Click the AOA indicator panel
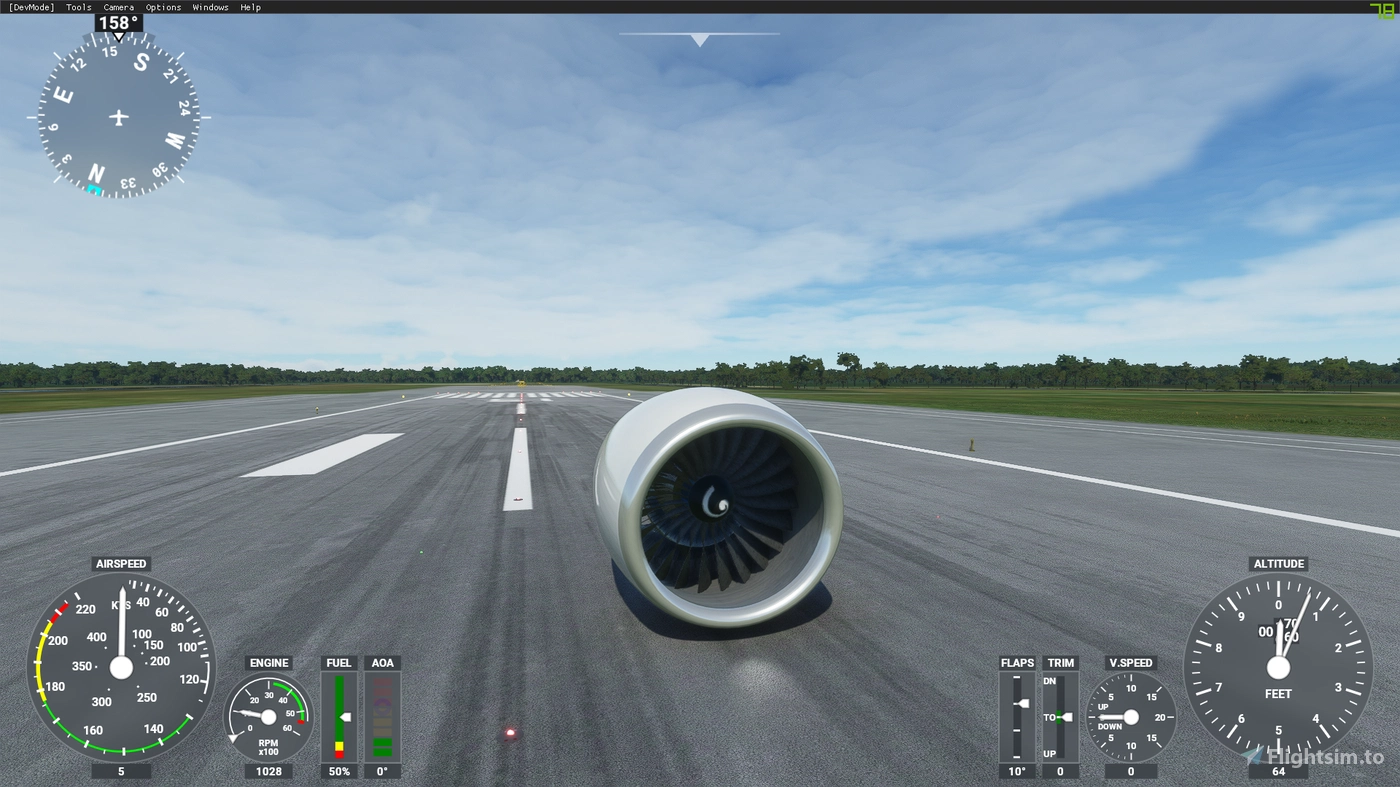Screen dimensions: 1400x787 (x=382, y=715)
